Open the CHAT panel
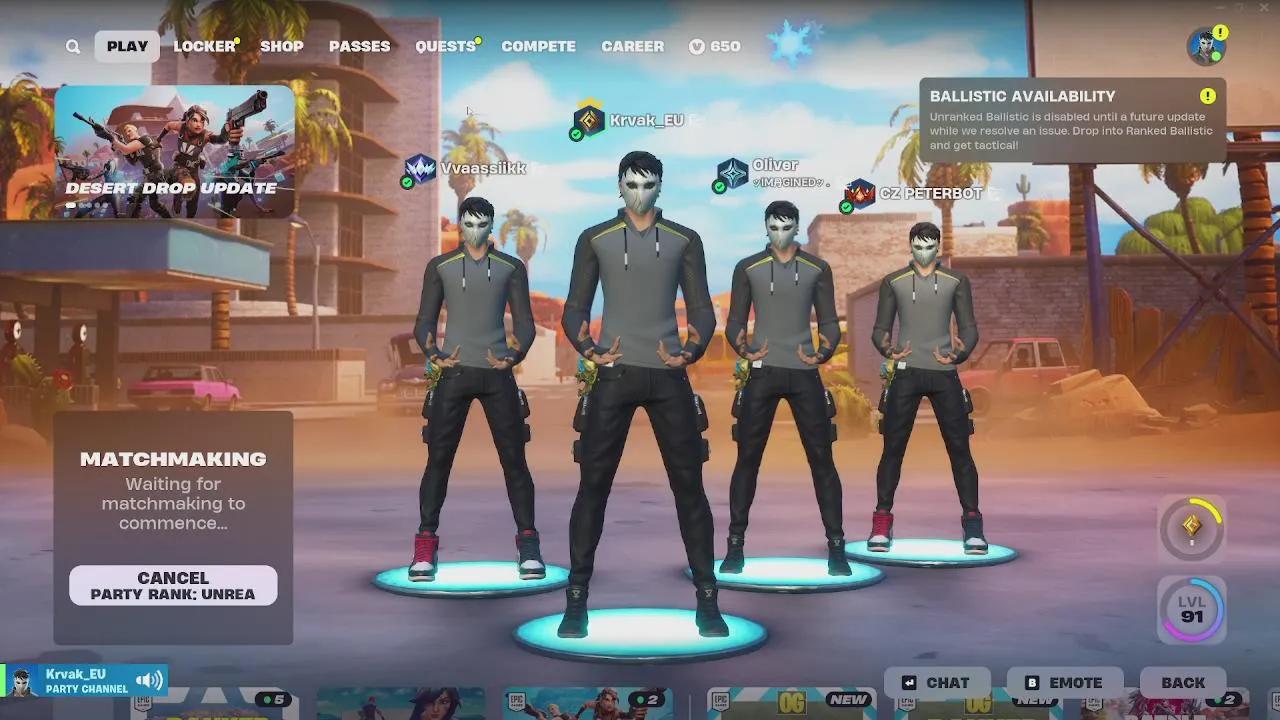Viewport: 1280px width, 720px height. click(x=937, y=682)
